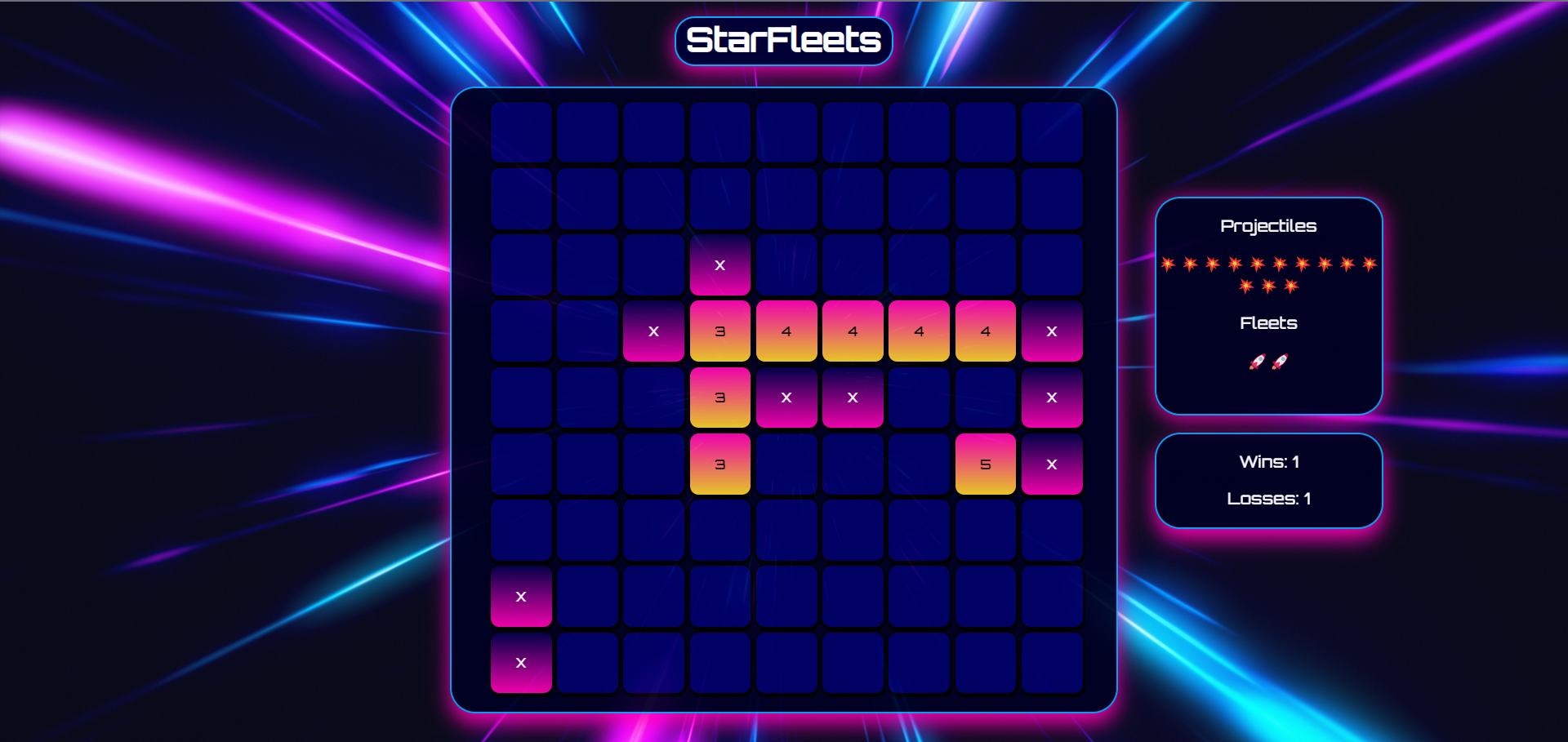This screenshot has height=742, width=1568.
Task: Select the first rocket in the Fleets panel
Action: point(1258,362)
